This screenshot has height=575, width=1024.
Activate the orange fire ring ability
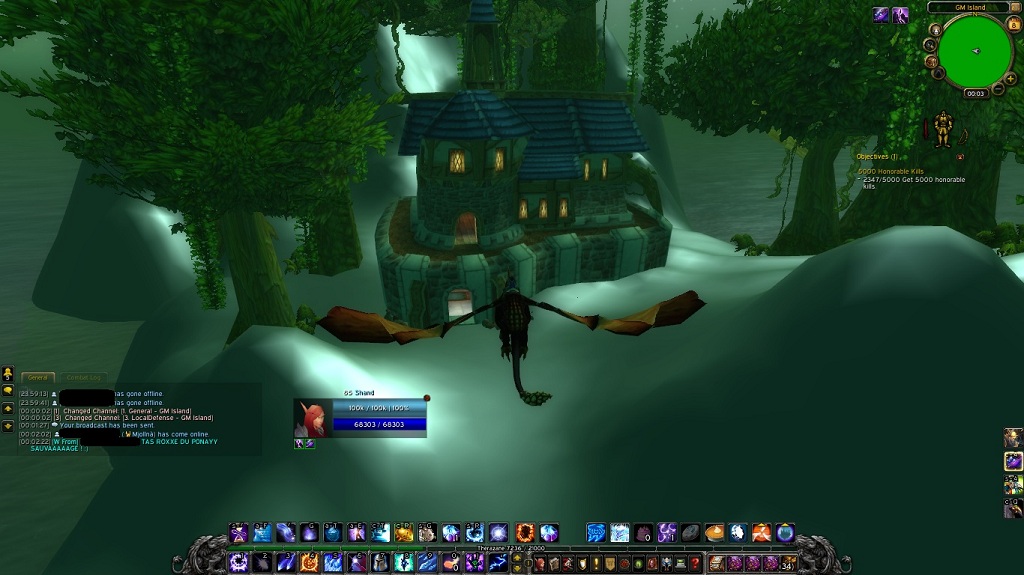click(x=523, y=532)
